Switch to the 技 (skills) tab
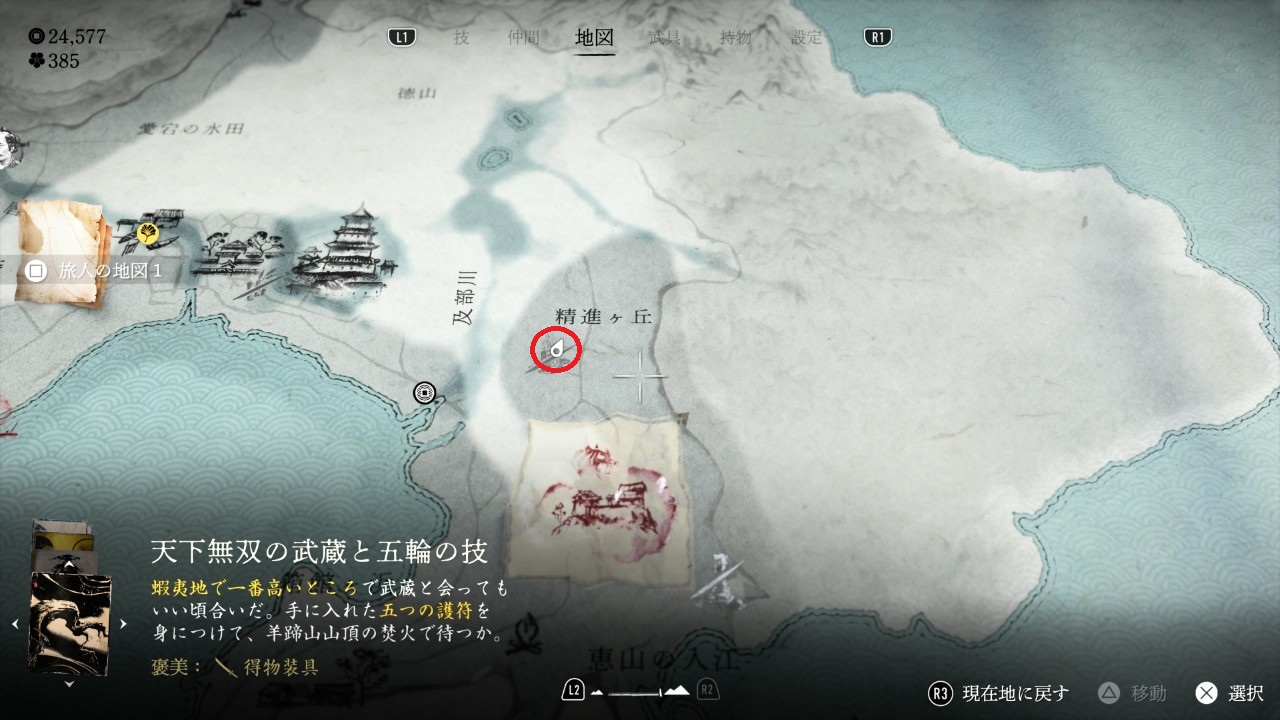This screenshot has width=1280, height=720. pos(461,38)
